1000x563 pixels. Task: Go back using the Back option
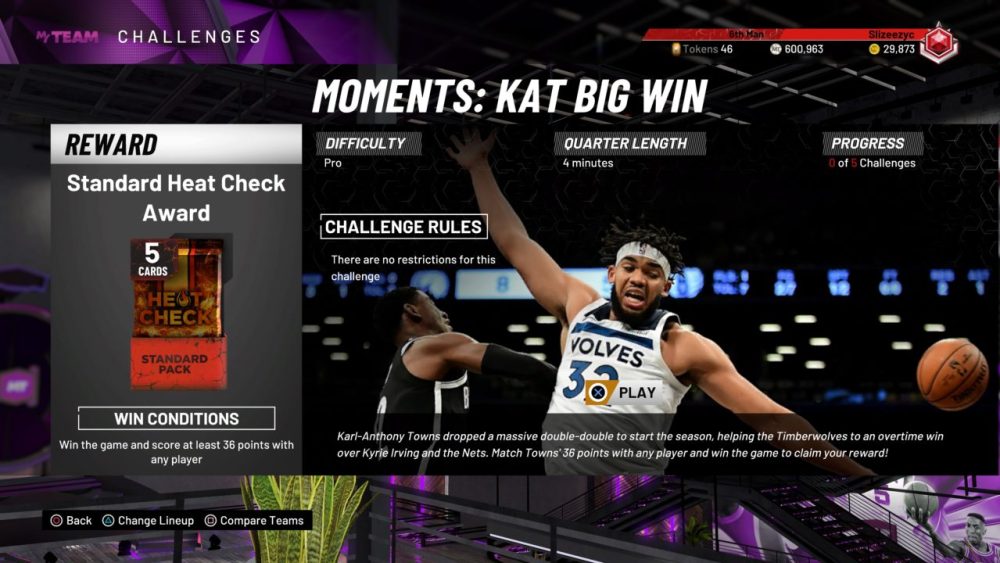[71, 520]
